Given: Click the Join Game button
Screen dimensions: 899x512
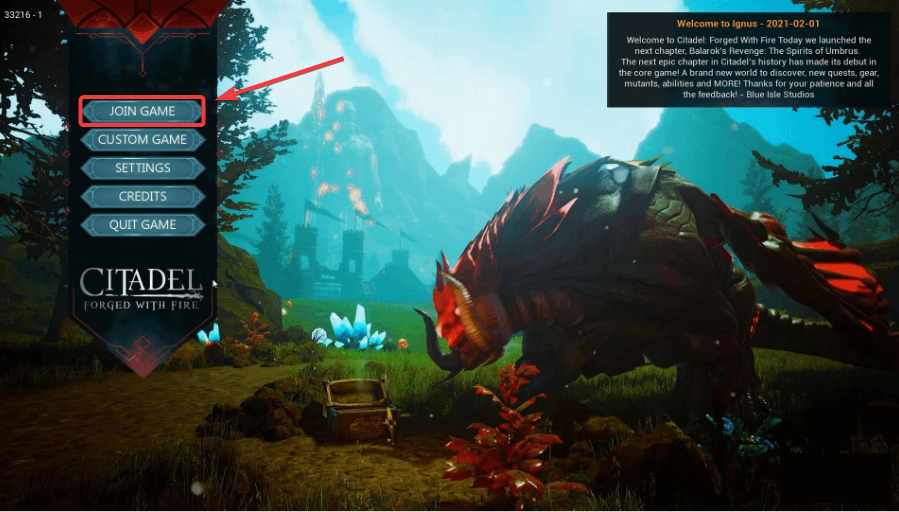Looking at the screenshot, I should point(142,111).
